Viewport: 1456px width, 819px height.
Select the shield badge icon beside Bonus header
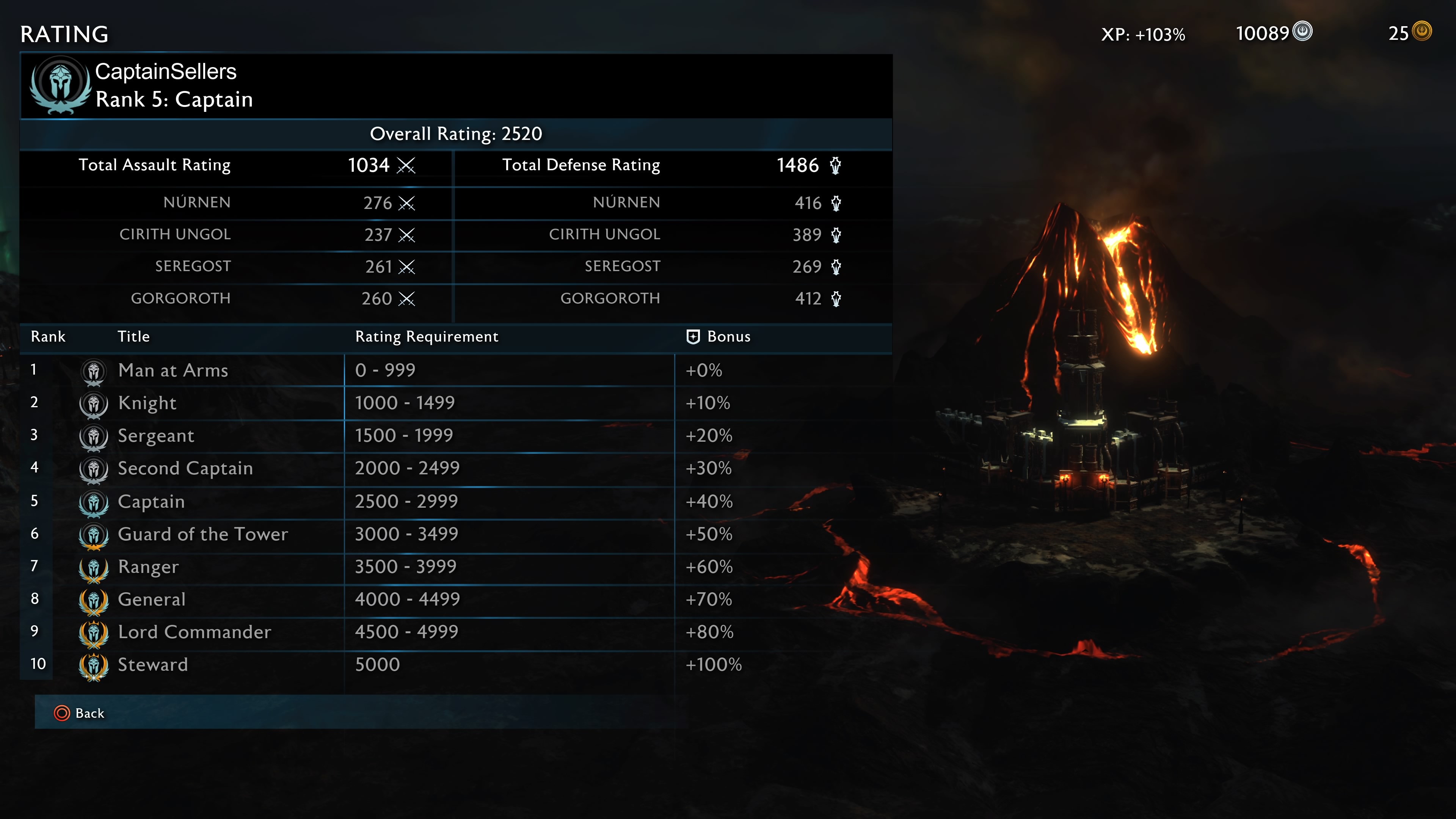click(x=693, y=336)
